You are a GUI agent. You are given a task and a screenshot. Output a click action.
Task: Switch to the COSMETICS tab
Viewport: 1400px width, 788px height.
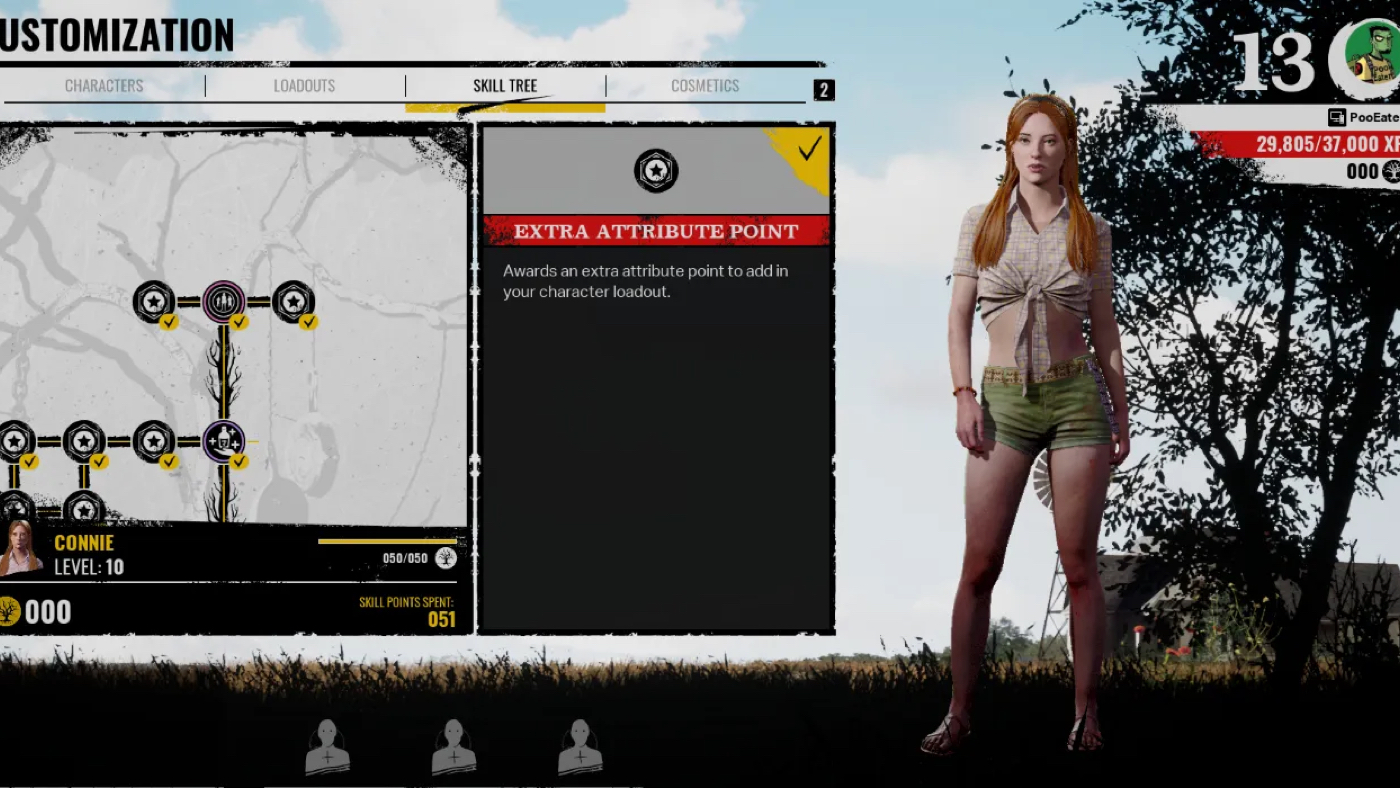703,86
